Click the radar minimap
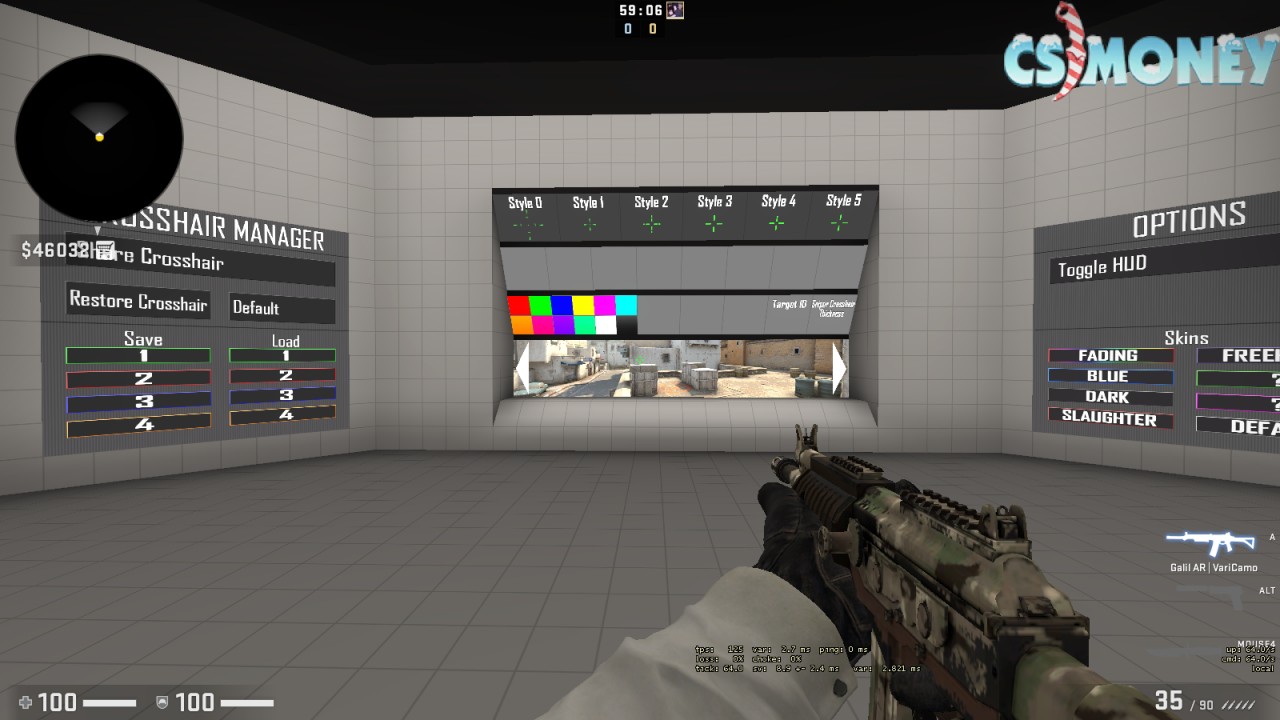Viewport: 1280px width, 720px height. coord(98,138)
